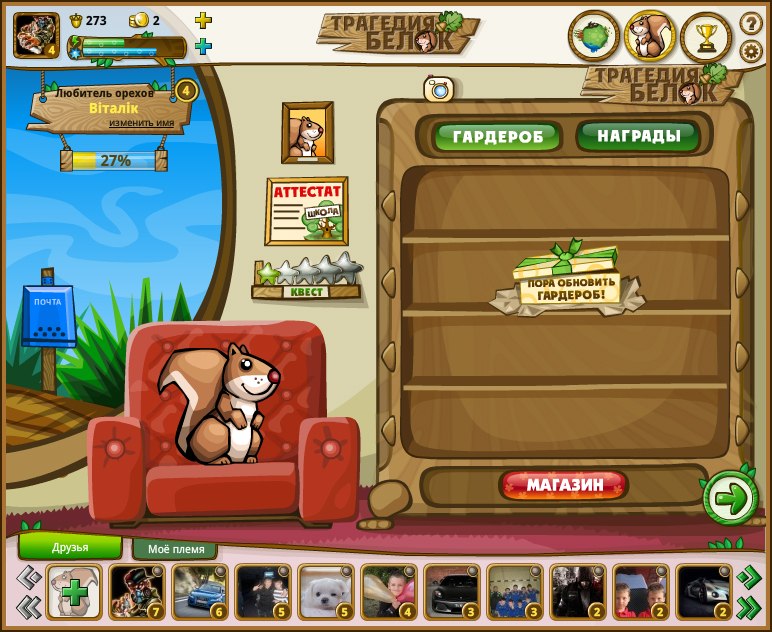Click the green arrow go button
This screenshot has width=772, height=632.
(x=731, y=497)
